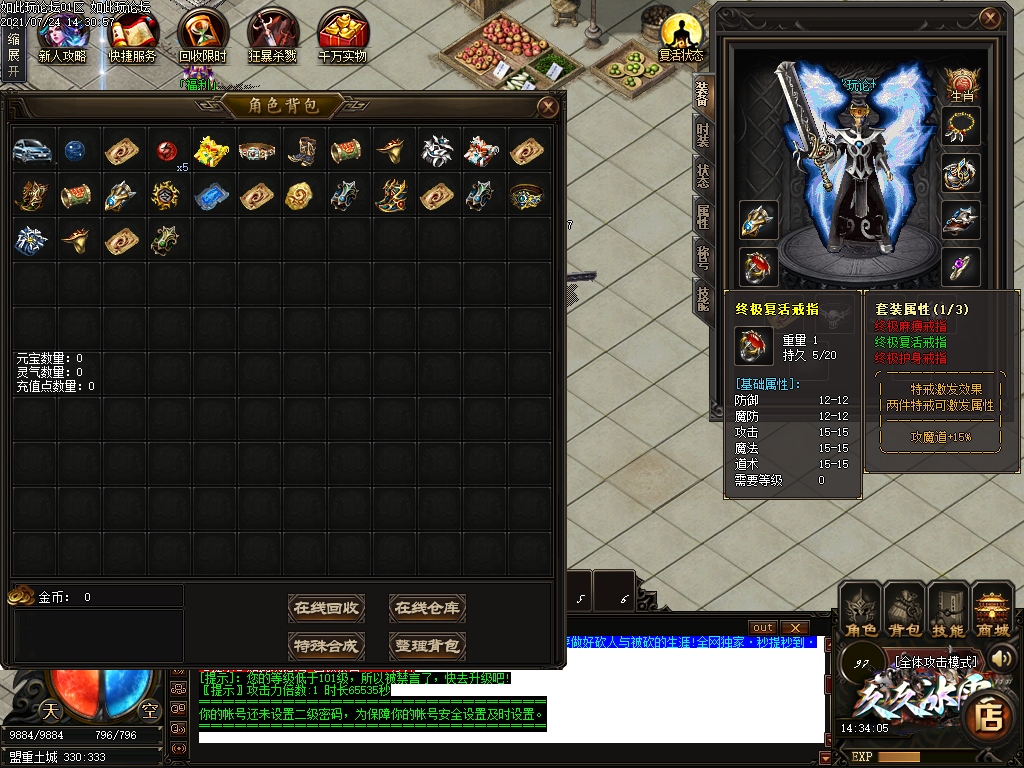Screen dimensions: 1024x768
Task: Click the 特殊合成 special synthesis button
Action: (328, 645)
